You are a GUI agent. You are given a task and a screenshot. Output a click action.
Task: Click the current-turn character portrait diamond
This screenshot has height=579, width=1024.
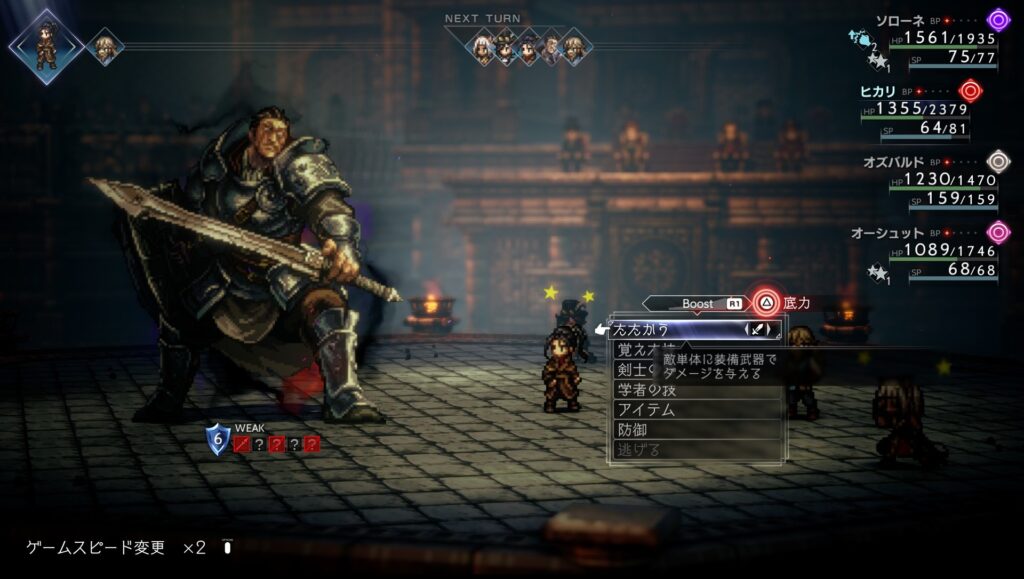coord(47,46)
